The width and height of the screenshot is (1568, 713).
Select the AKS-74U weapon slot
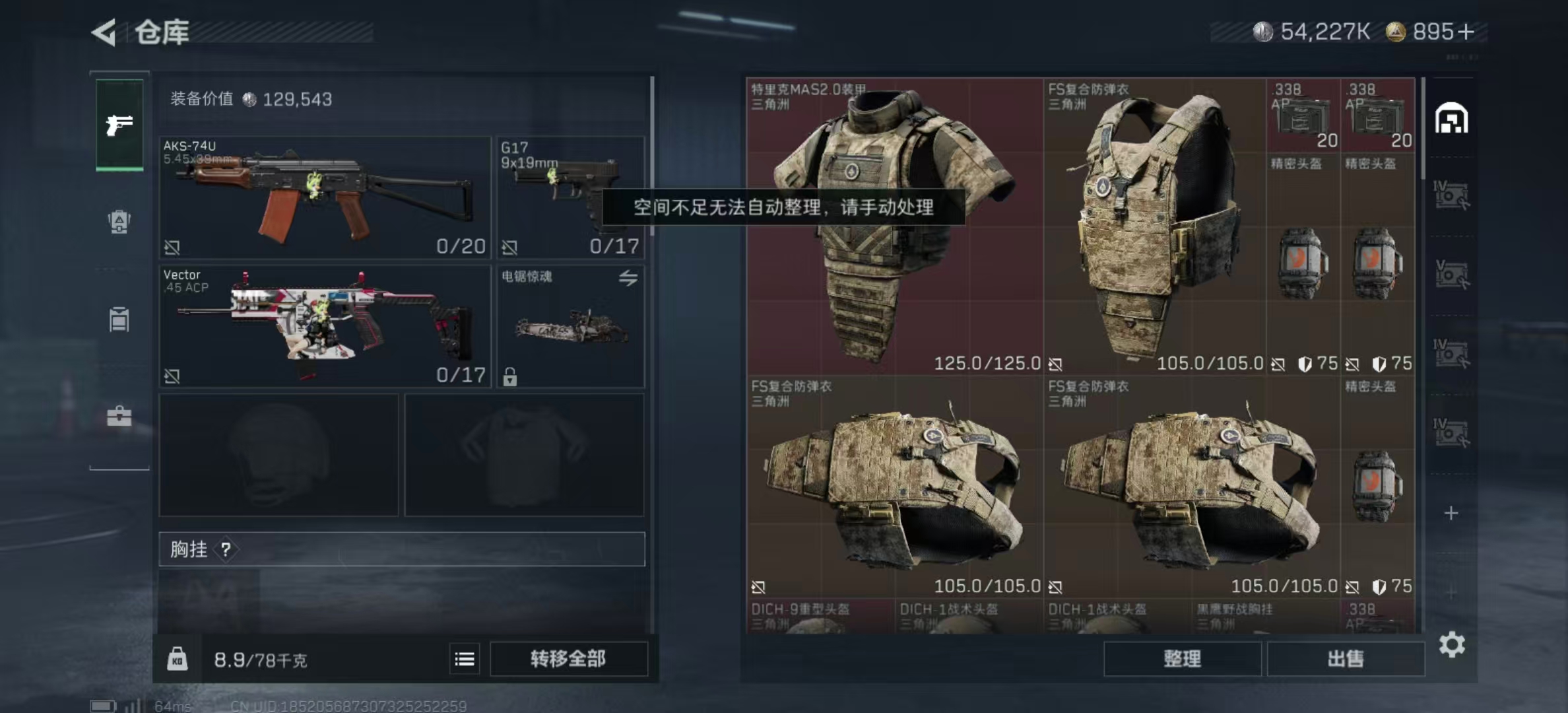point(325,197)
